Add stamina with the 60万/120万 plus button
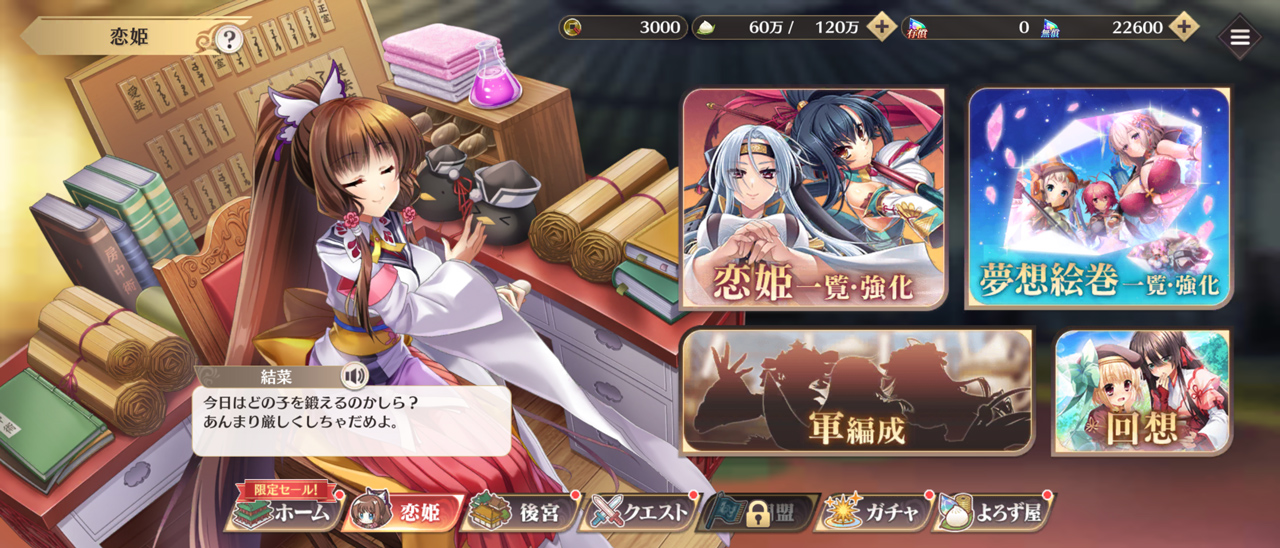The image size is (1280, 548). click(x=881, y=27)
